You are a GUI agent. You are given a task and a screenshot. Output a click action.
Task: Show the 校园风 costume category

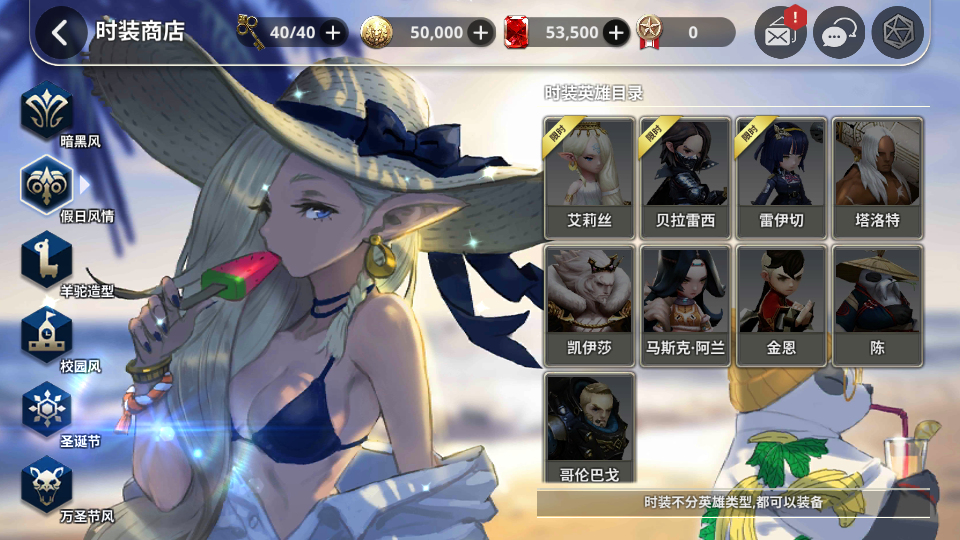click(47, 335)
